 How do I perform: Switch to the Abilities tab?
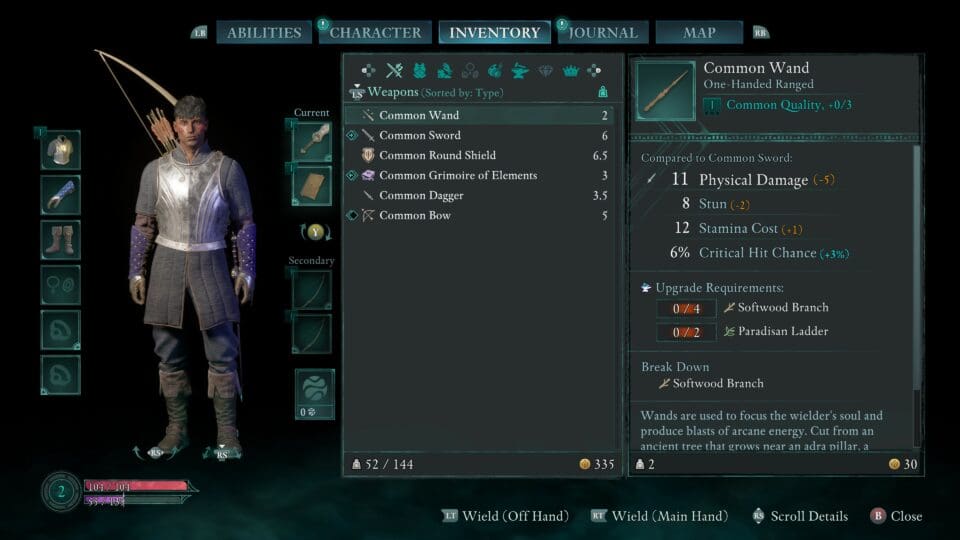pyautogui.click(x=264, y=32)
